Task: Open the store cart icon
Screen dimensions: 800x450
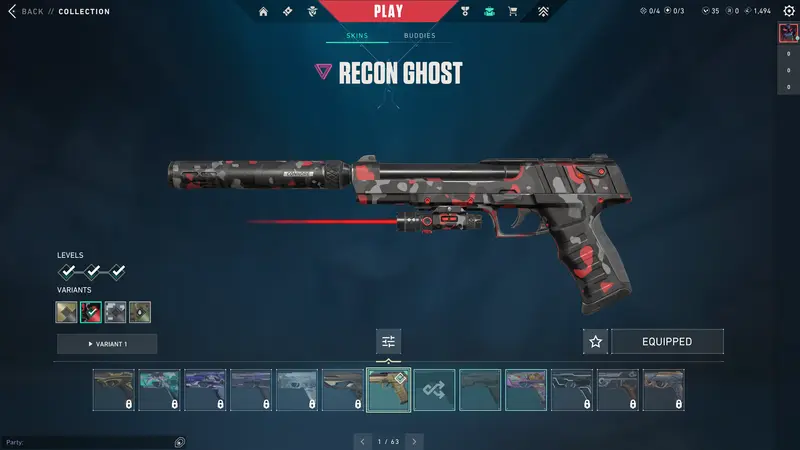Action: pyautogui.click(x=513, y=12)
